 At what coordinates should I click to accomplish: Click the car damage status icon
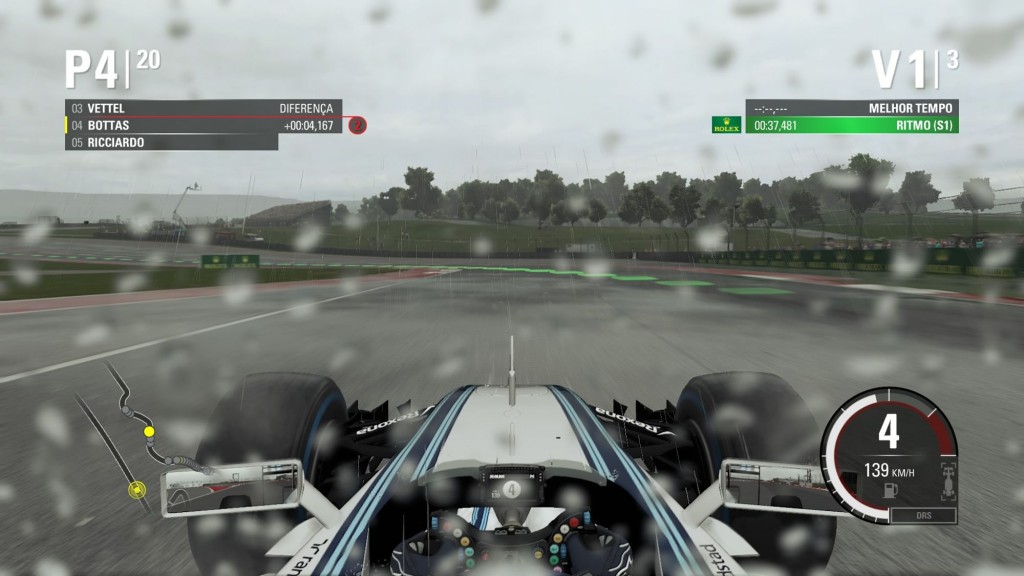[x=947, y=481]
